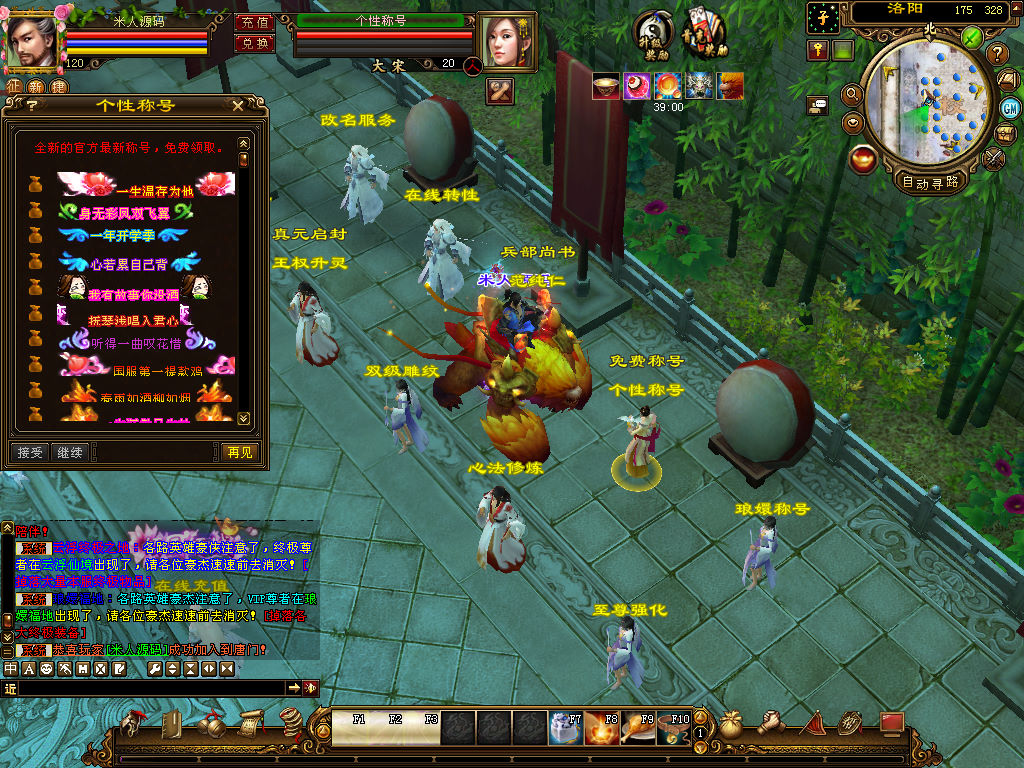Viewport: 1024px width, 768px height.
Task: Click the minimap question mark help icon
Action: [x=997, y=54]
